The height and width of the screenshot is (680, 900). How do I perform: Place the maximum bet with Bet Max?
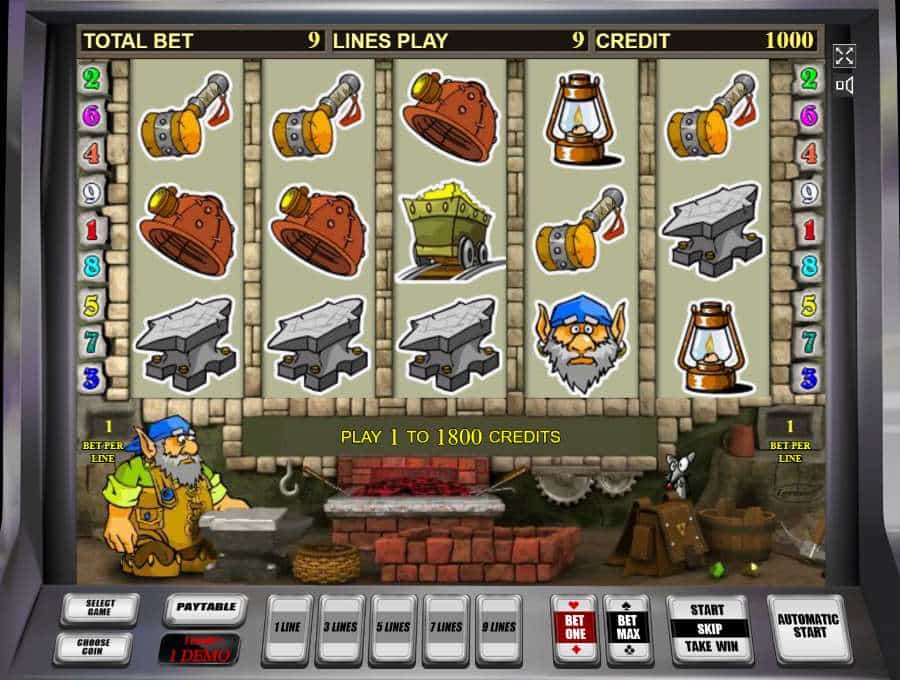pyautogui.click(x=628, y=629)
